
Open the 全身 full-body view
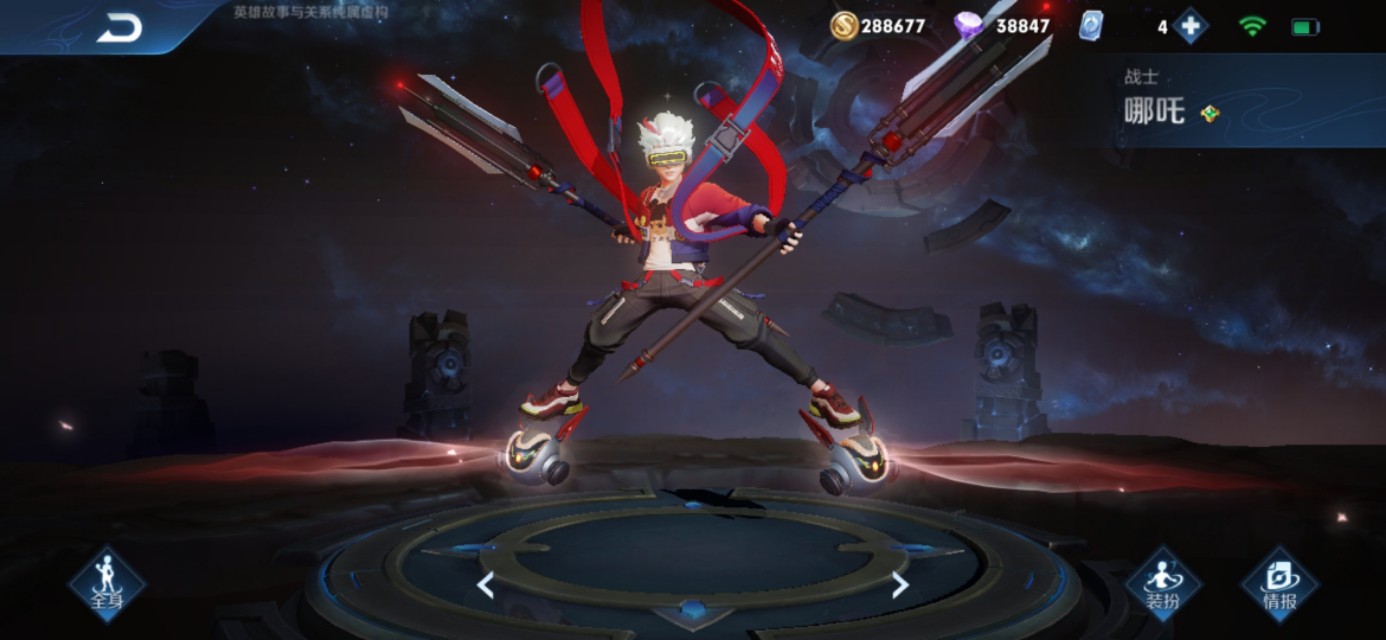[x=107, y=584]
